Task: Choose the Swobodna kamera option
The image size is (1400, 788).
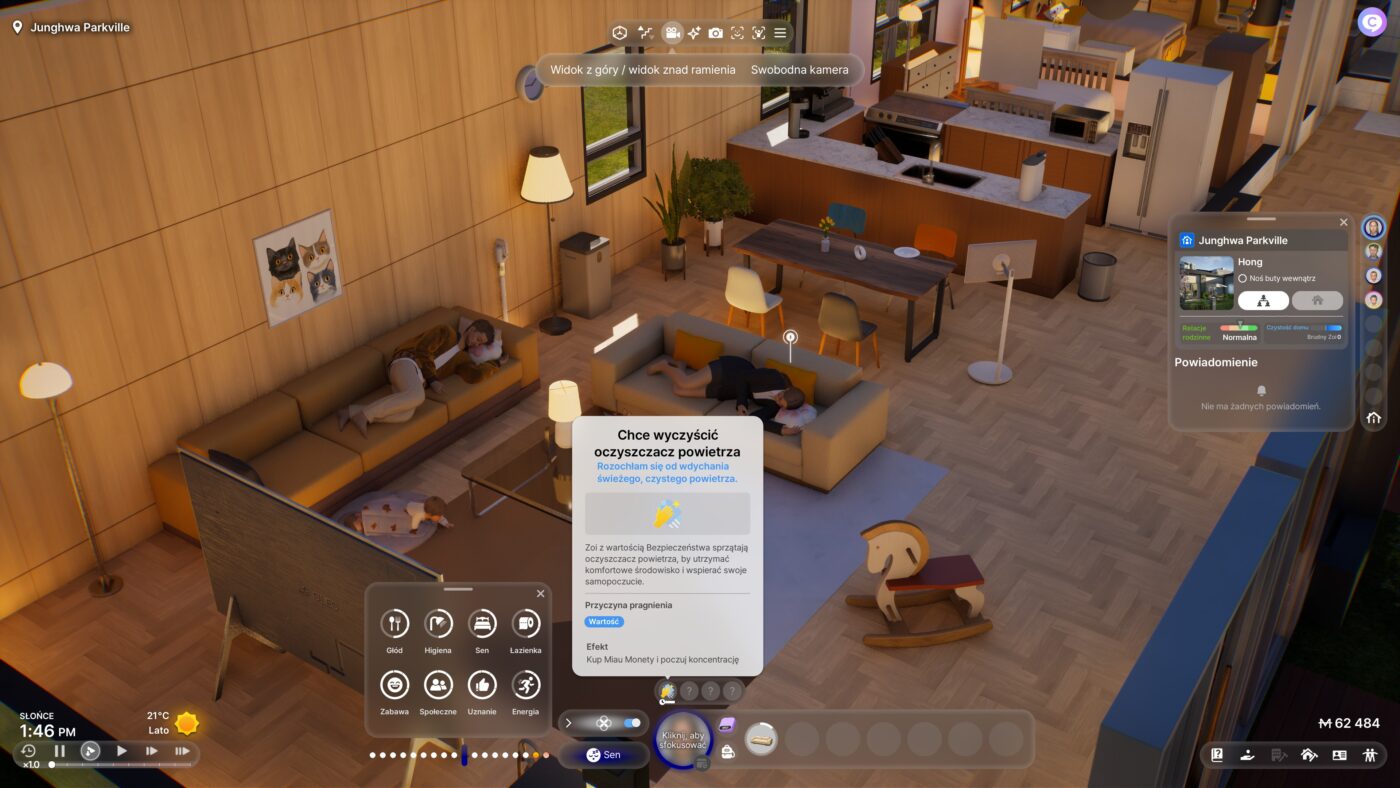Action: tap(799, 70)
